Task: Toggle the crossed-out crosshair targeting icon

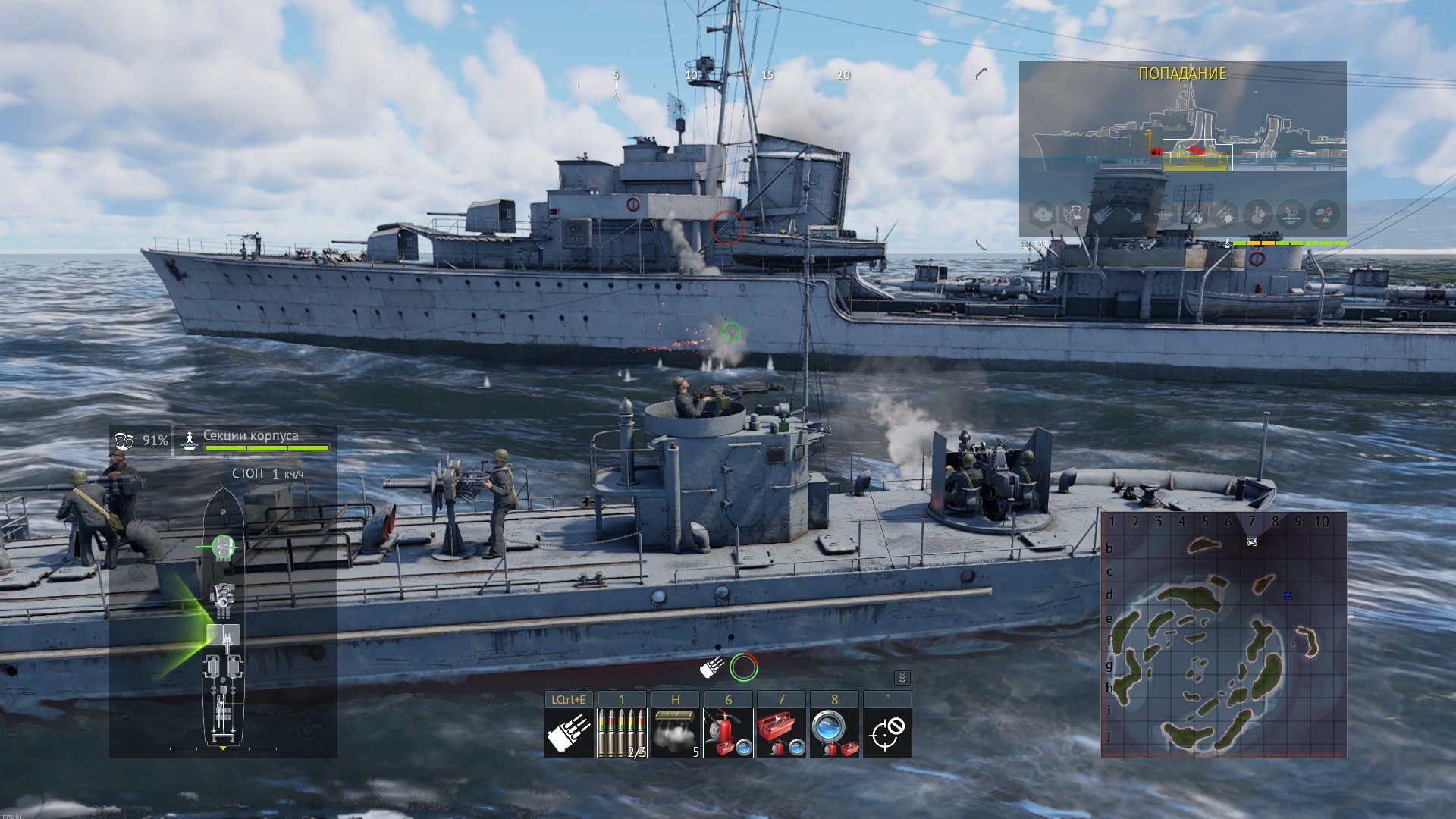Action: point(887,733)
